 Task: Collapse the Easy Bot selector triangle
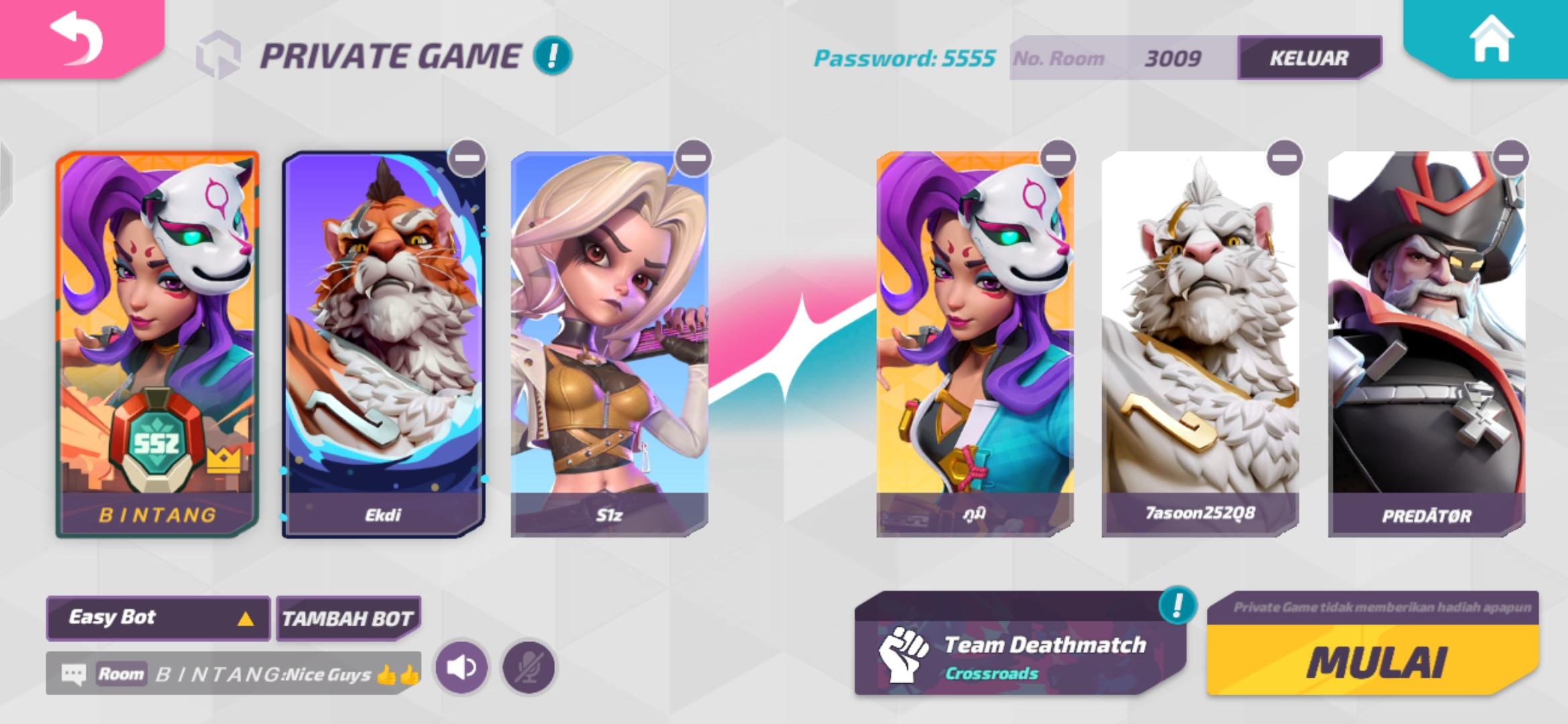click(x=246, y=617)
